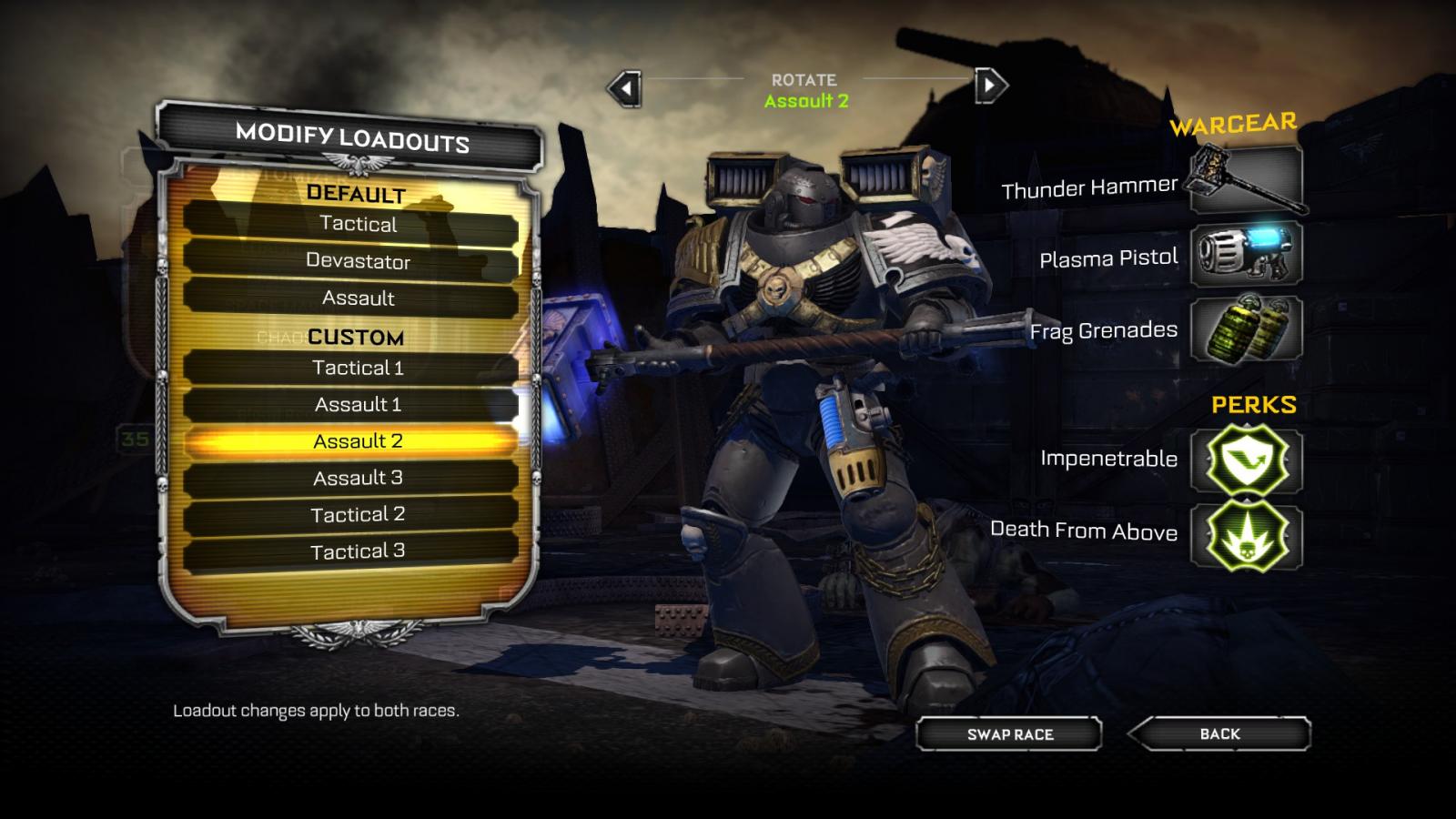
Task: Open the Plasma Pistol weapon slot
Action: [x=1246, y=254]
